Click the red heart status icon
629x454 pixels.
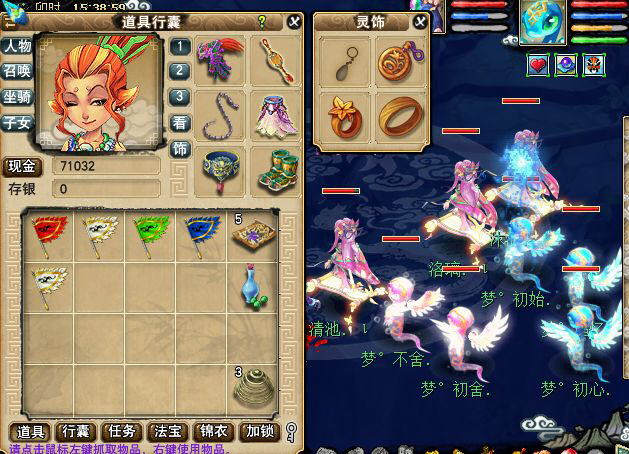(538, 65)
